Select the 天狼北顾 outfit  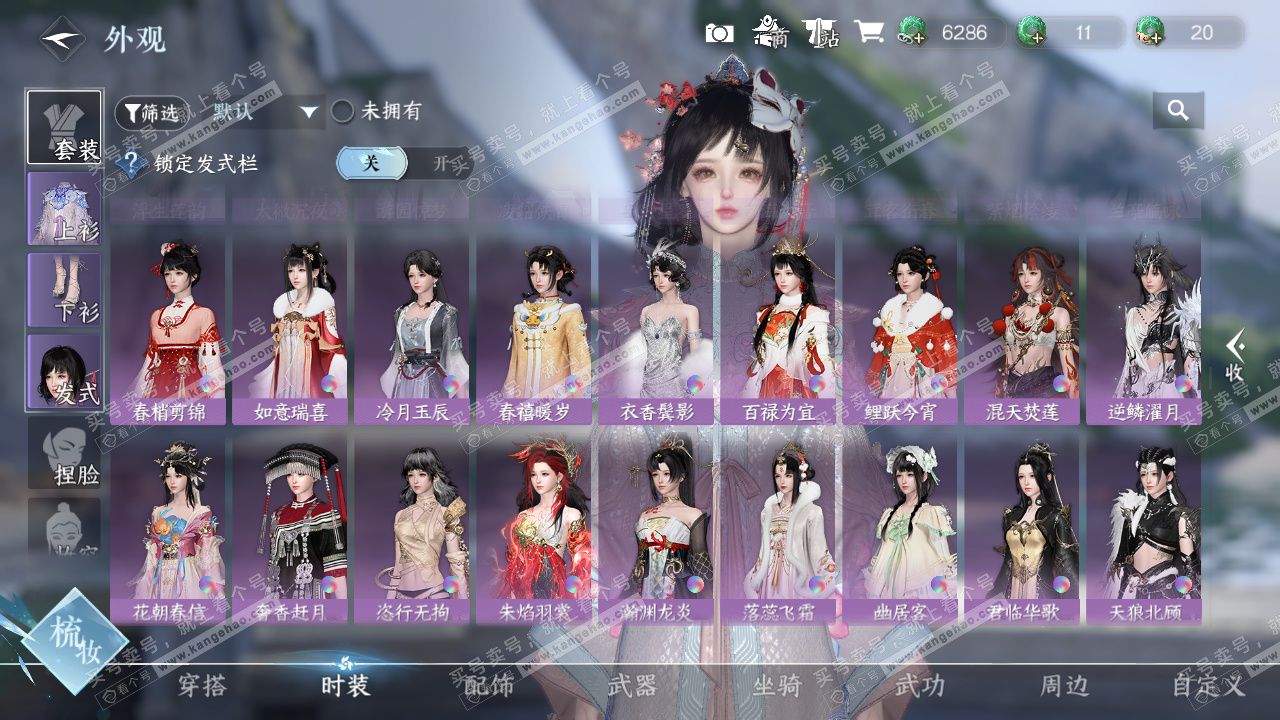click(1144, 530)
